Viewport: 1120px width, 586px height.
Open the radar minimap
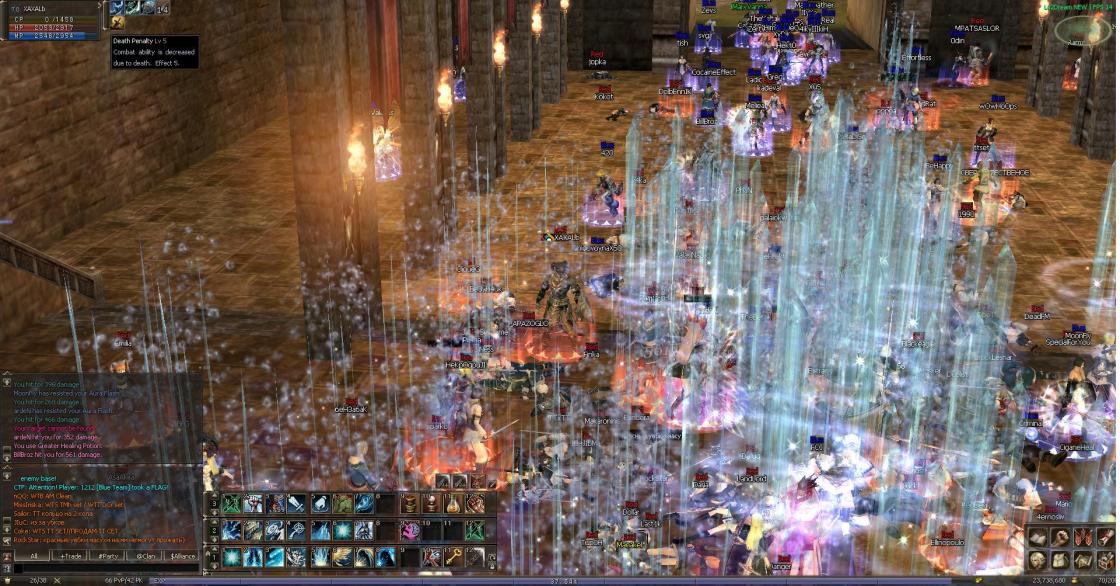point(1076,30)
